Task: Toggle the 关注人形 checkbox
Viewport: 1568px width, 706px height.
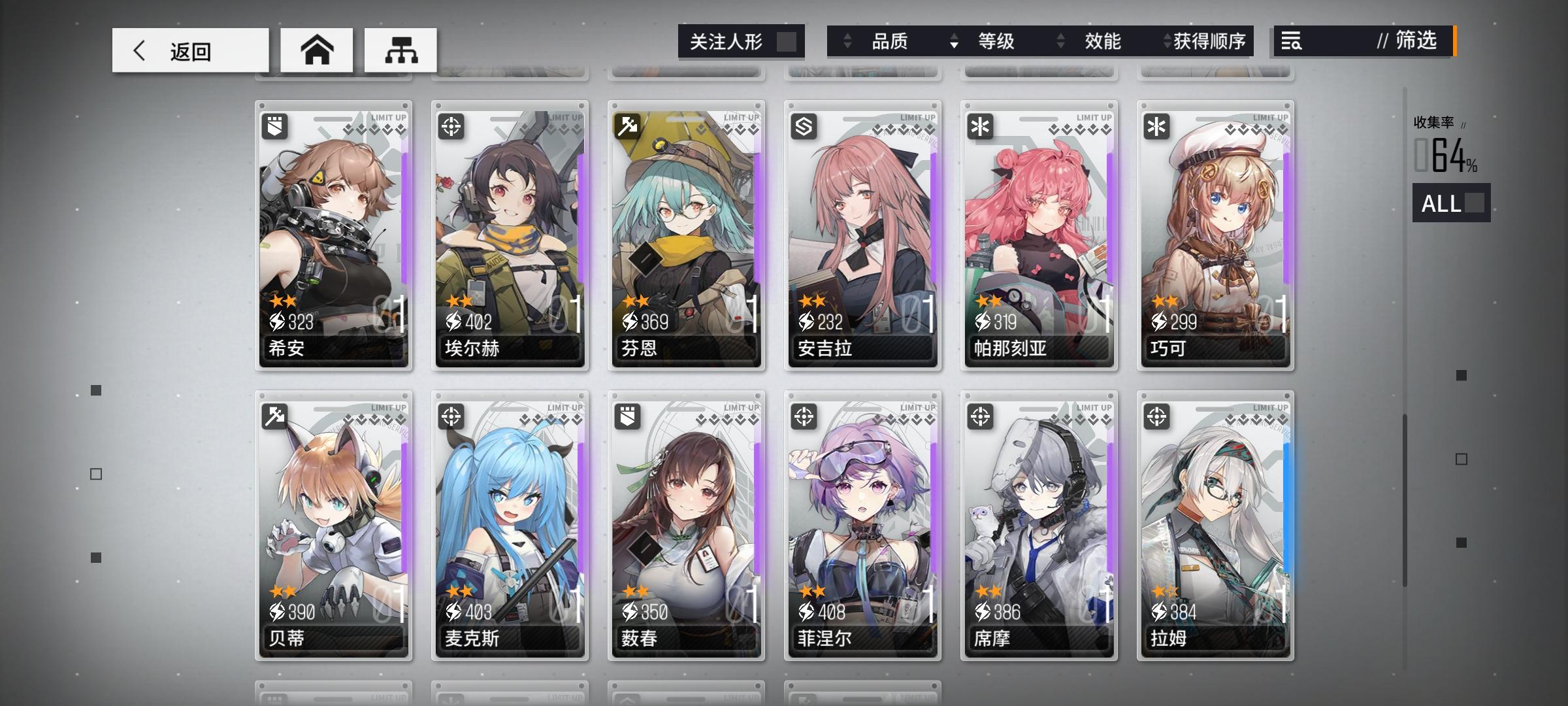Action: coord(787,41)
